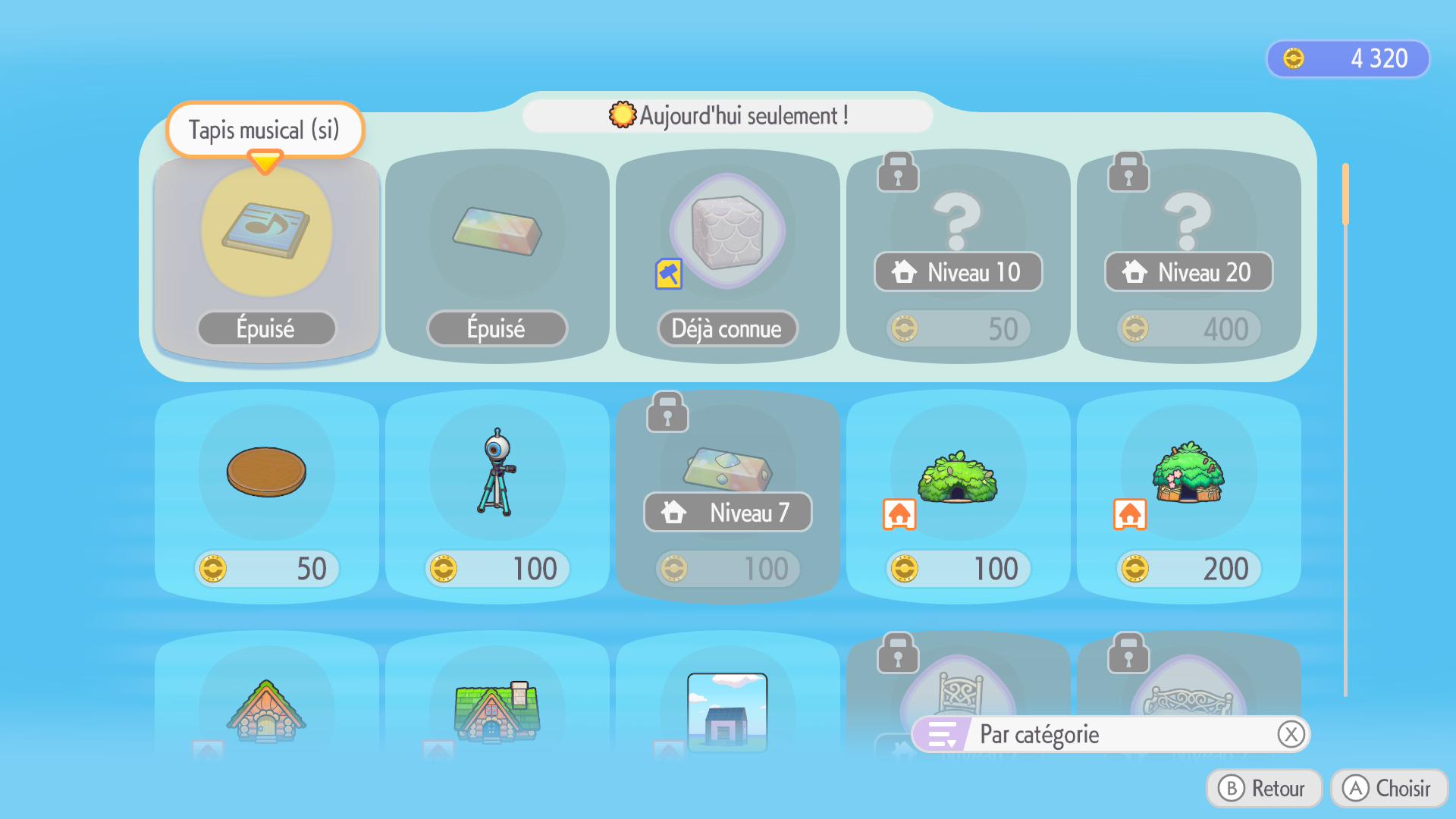Click the Retour button
Screen dimensions: 1456x819
[1263, 789]
